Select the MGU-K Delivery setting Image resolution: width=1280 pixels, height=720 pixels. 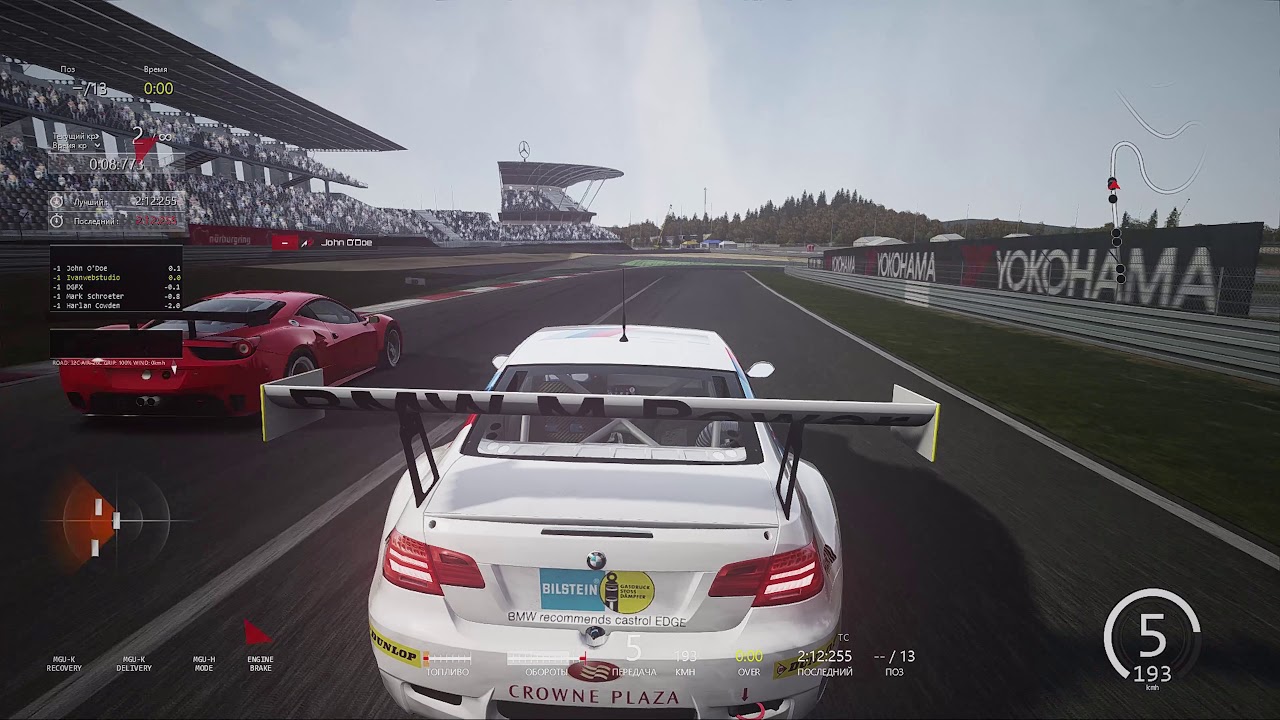coord(134,663)
